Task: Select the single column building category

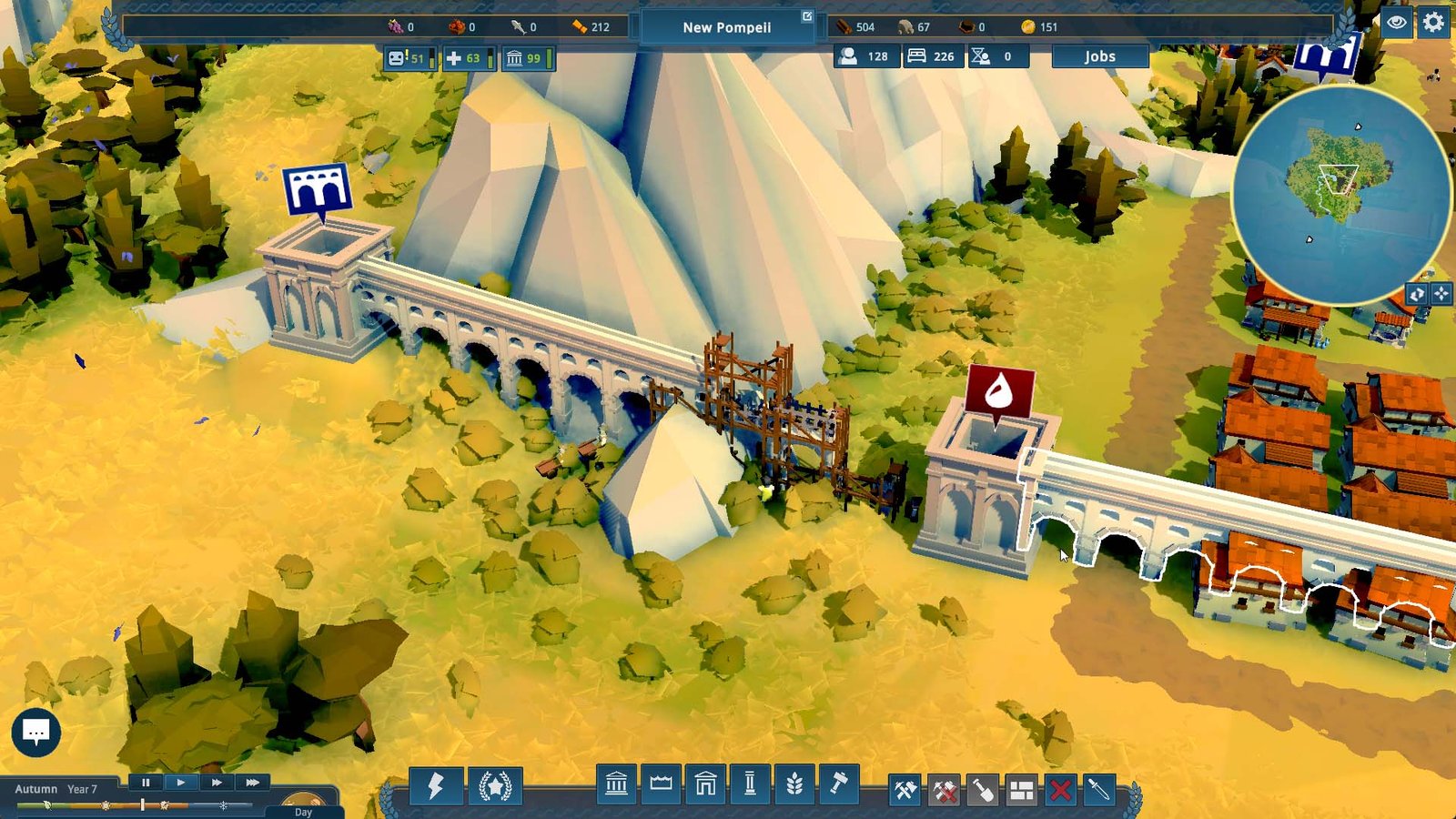Action: [750, 784]
